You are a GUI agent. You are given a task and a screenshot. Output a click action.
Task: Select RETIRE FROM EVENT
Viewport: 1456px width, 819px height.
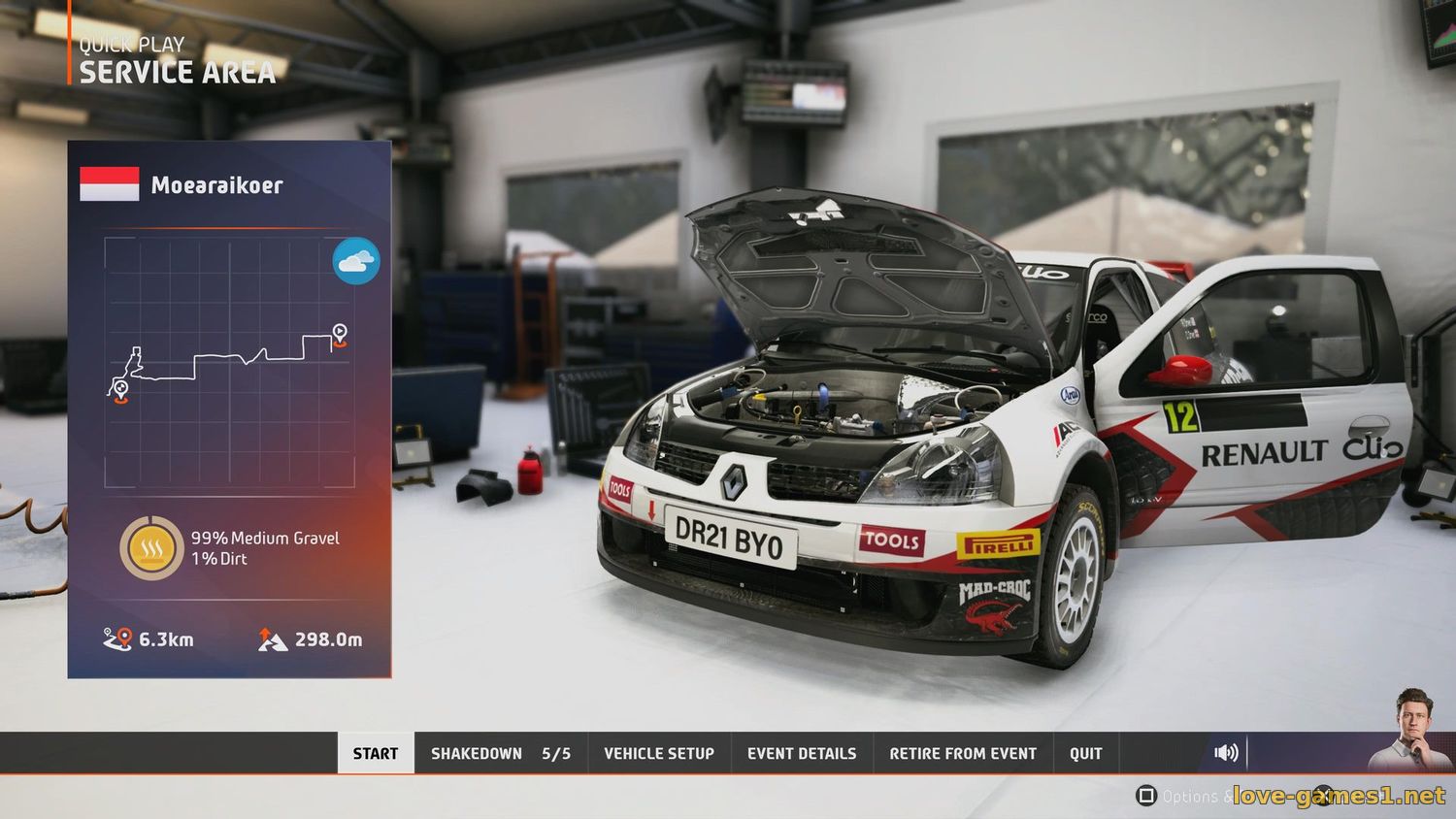[x=963, y=753]
